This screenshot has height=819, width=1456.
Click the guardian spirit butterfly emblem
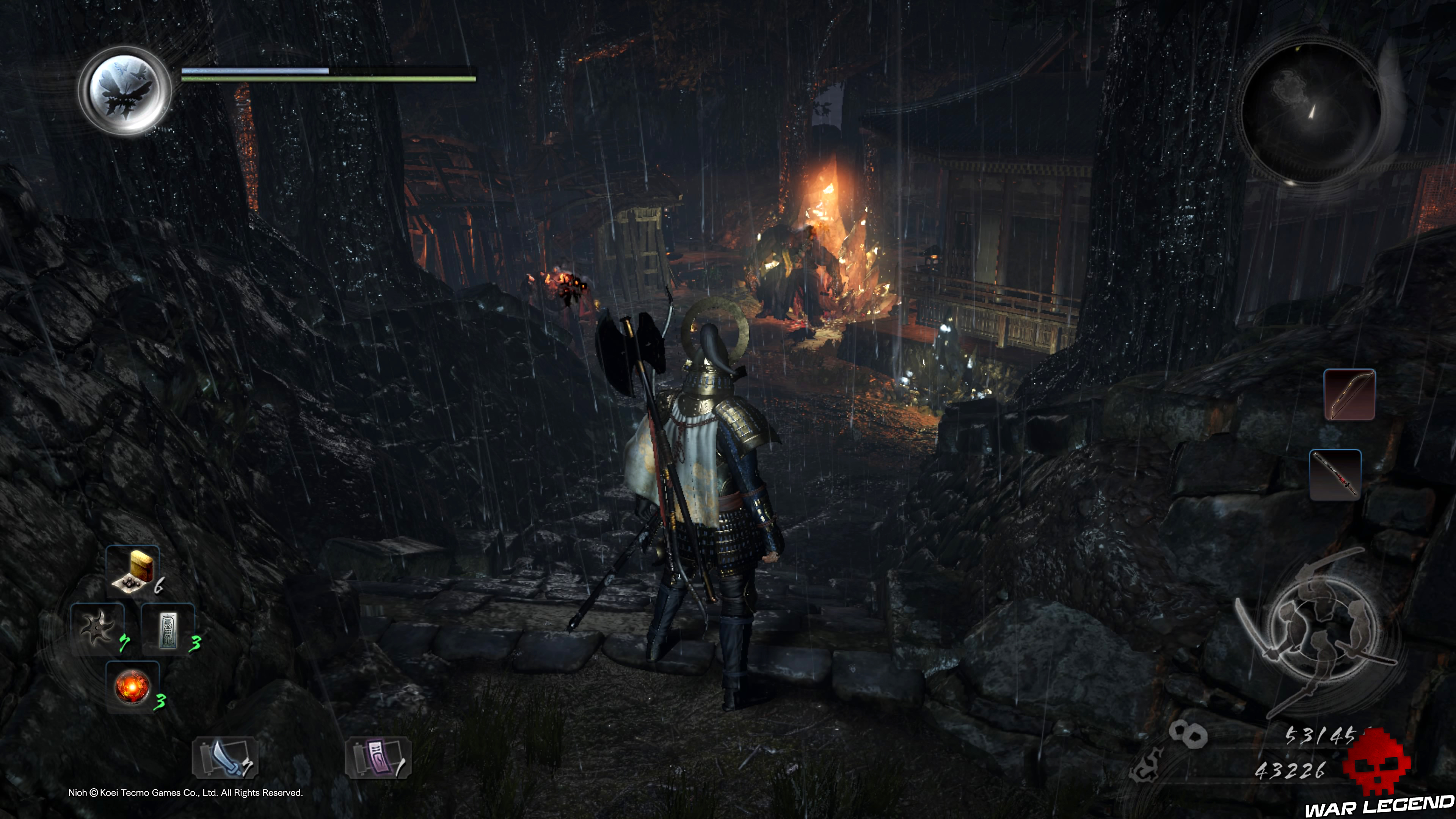coord(125,91)
